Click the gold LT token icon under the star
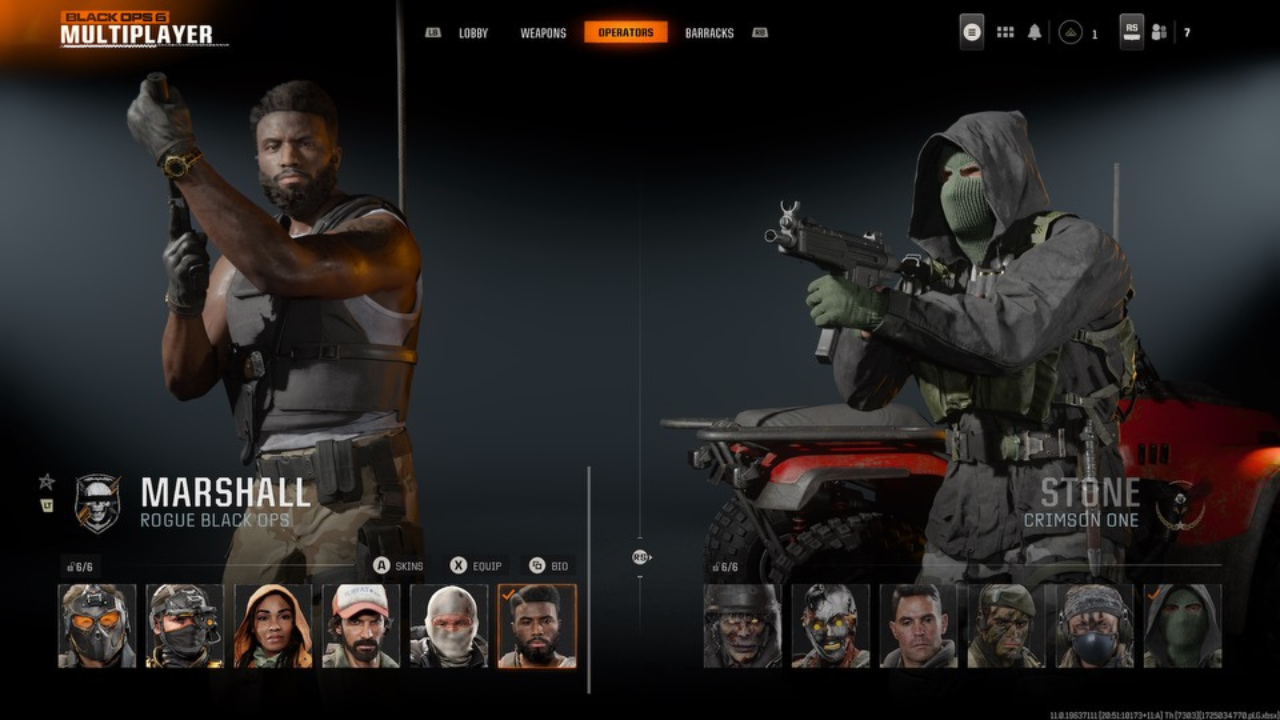This screenshot has width=1280, height=720. [x=46, y=506]
